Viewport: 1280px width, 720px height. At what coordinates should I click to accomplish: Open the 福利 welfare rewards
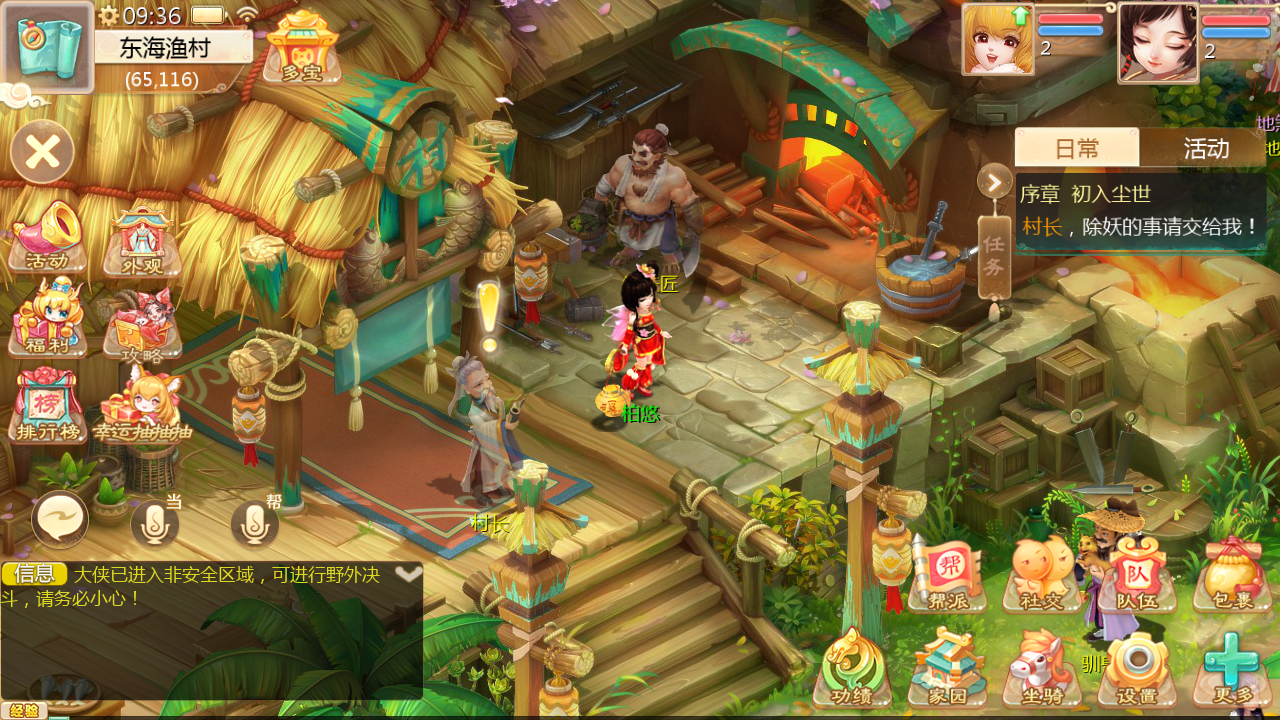pyautogui.click(x=46, y=318)
